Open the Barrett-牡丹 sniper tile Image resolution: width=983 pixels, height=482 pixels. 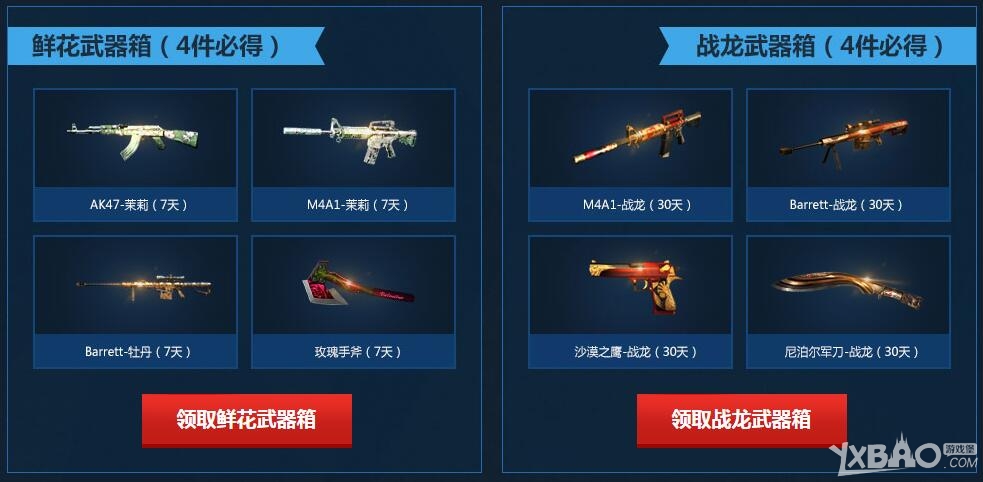pyautogui.click(x=135, y=301)
